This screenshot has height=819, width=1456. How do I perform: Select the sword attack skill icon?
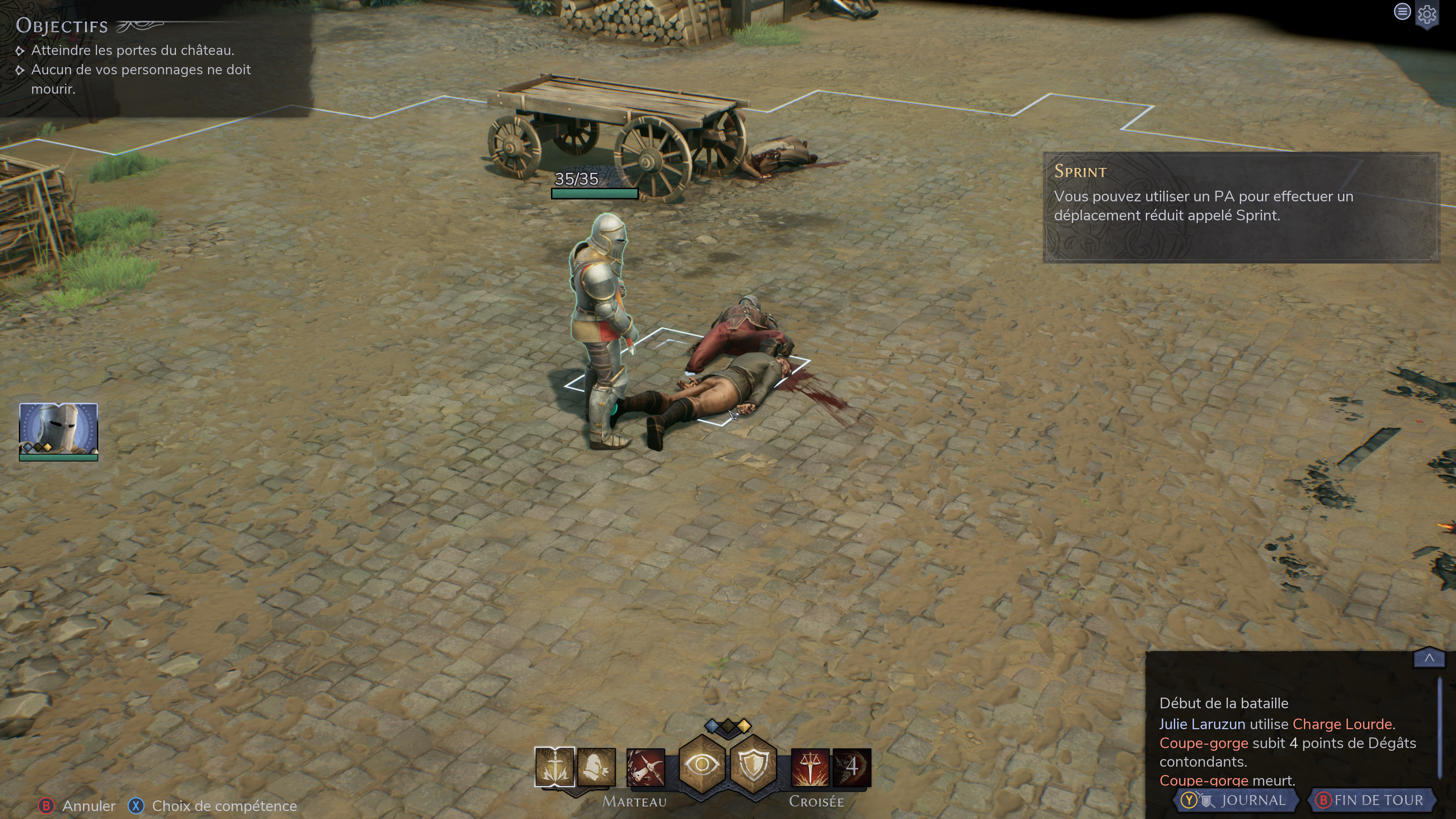pyautogui.click(x=554, y=766)
